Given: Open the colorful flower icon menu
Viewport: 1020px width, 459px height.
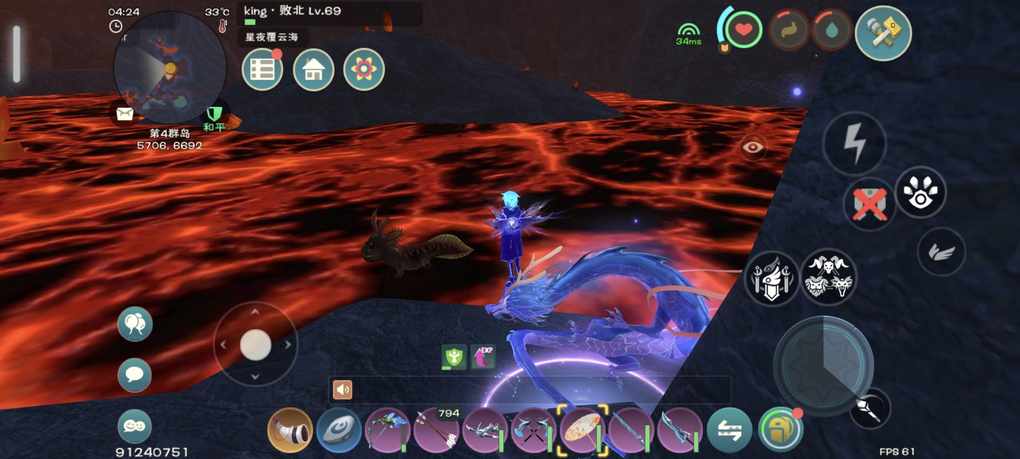Looking at the screenshot, I should pyautogui.click(x=364, y=70).
